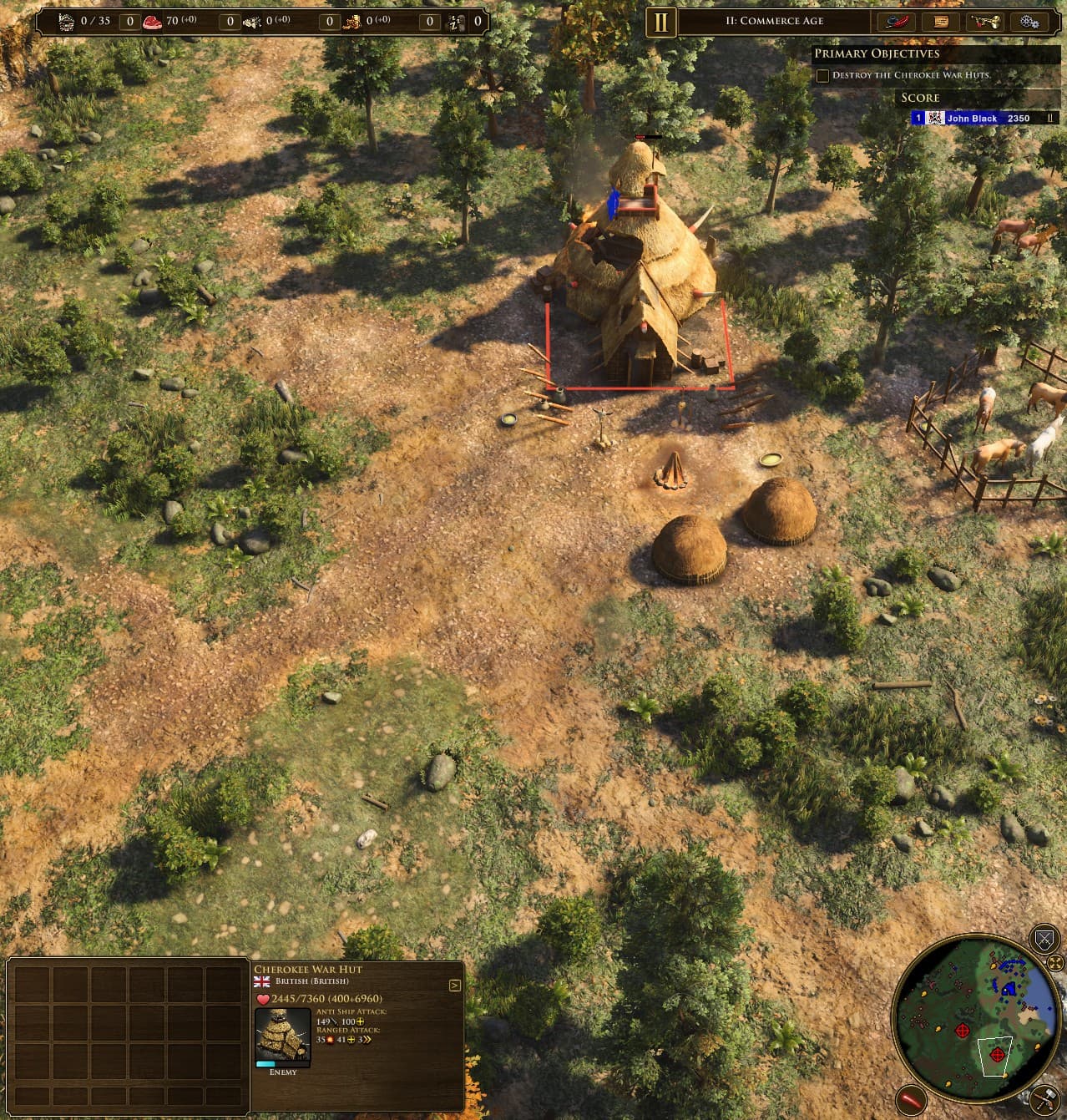Jump to the red target marker on minimap

pyautogui.click(x=962, y=1031)
